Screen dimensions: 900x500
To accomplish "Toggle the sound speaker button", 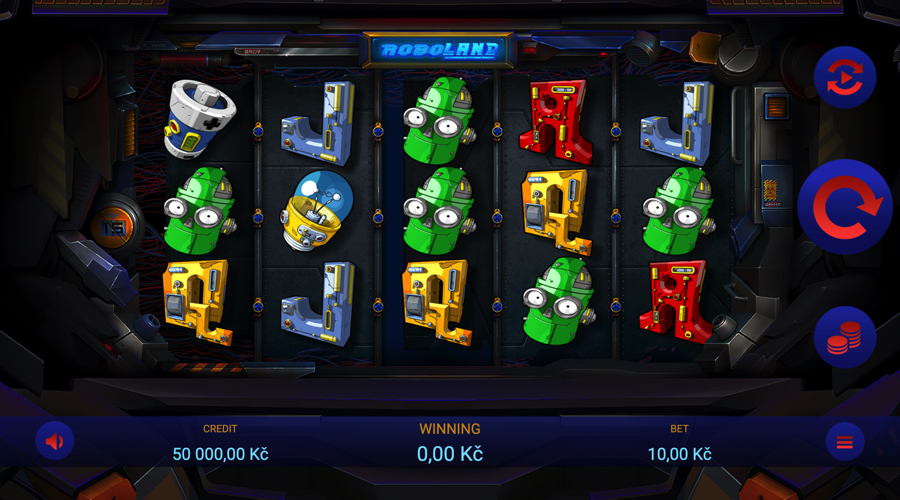I will pos(55,441).
